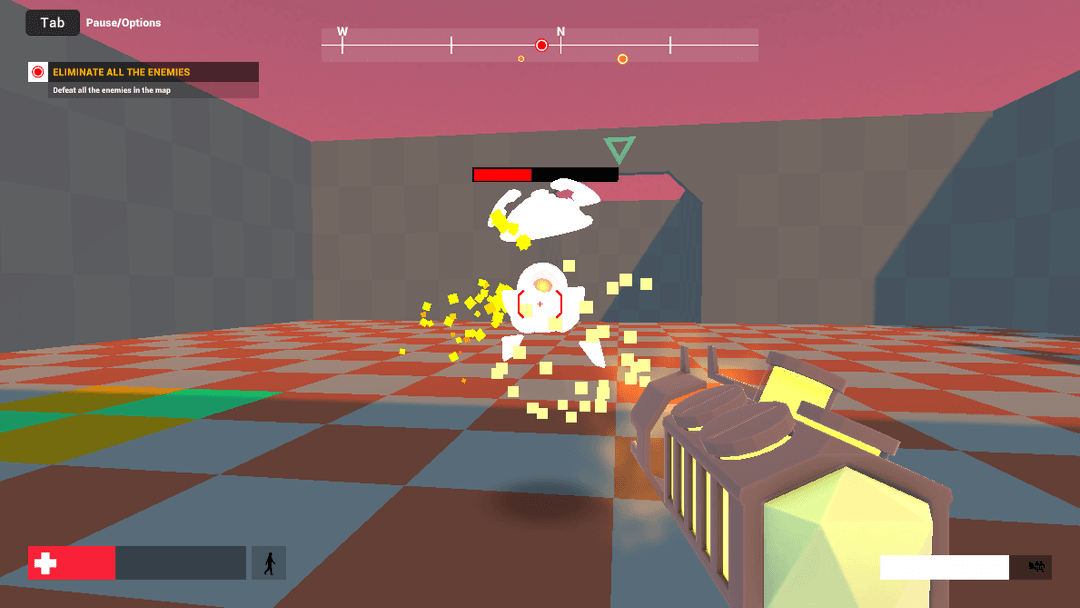Screen dimensions: 1080x608
Task: Click the weapon icon beside the ammo bar
Action: point(1037,567)
